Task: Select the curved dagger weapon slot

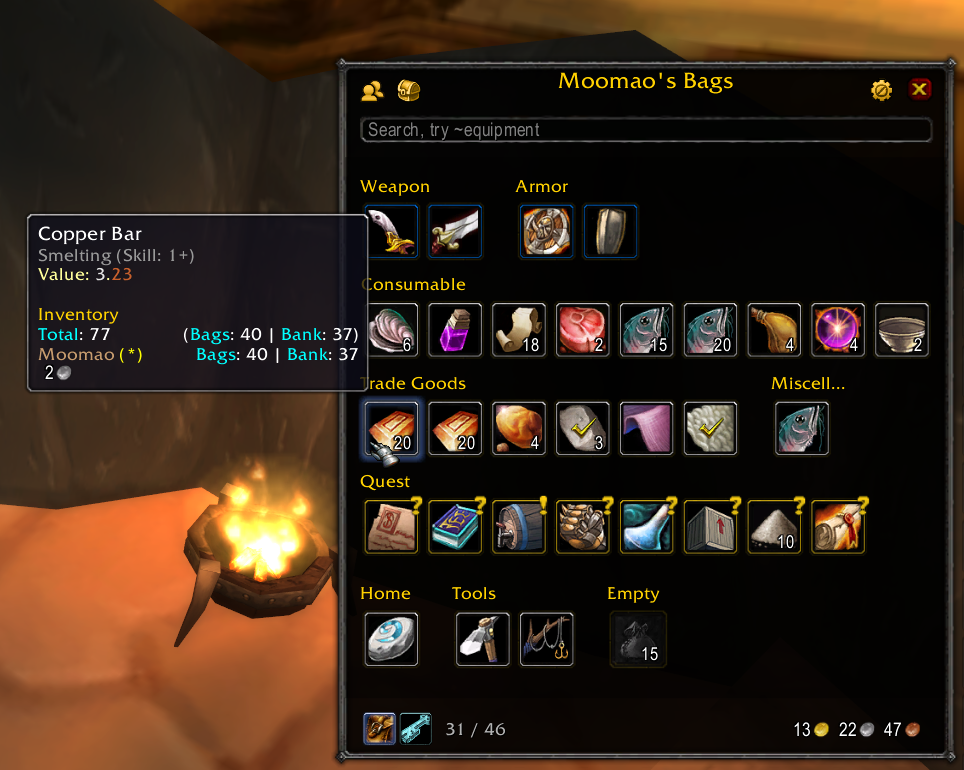Action: pyautogui.click(x=391, y=231)
